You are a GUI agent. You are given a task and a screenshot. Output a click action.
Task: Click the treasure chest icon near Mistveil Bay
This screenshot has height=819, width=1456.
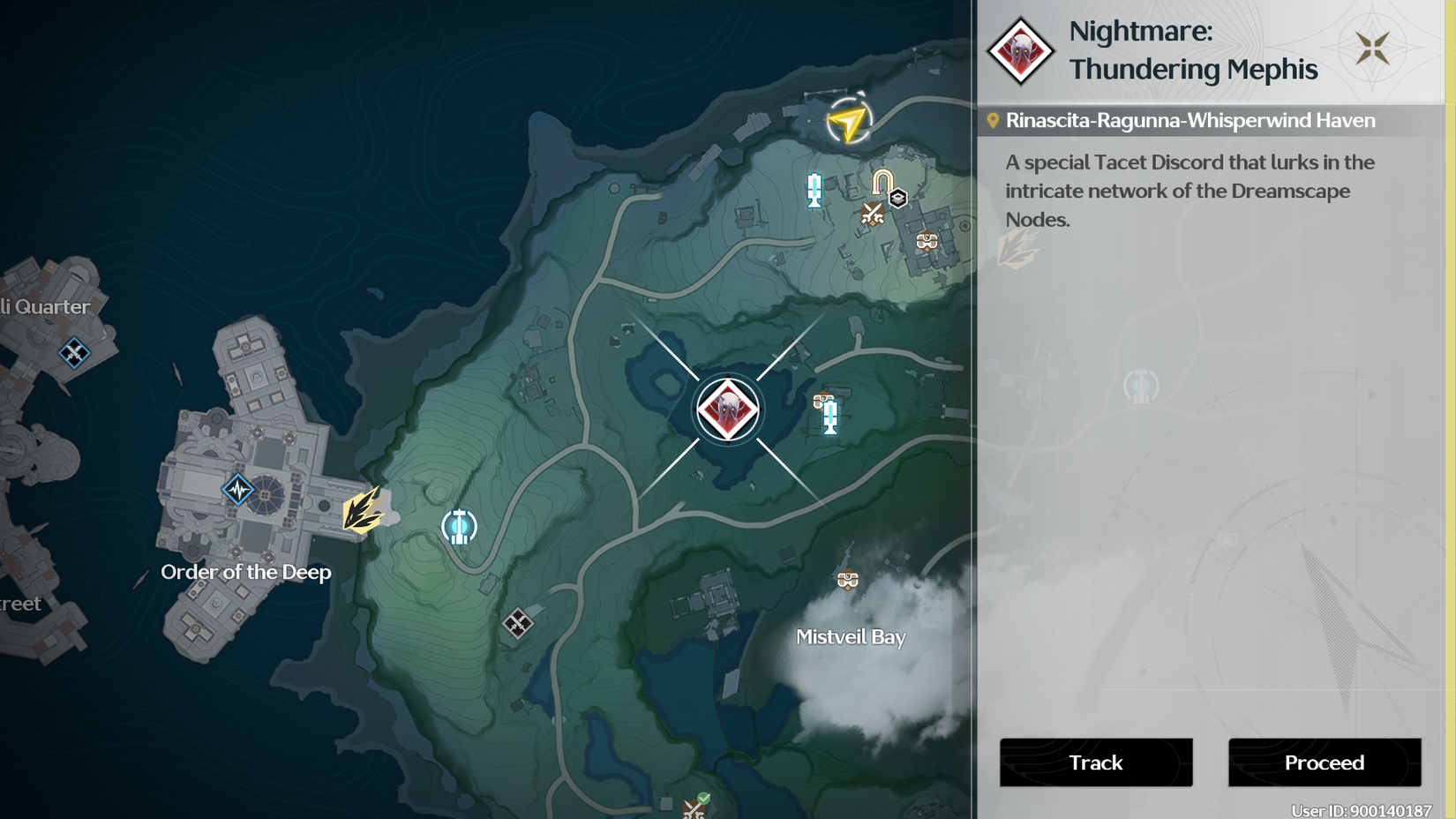[x=848, y=580]
